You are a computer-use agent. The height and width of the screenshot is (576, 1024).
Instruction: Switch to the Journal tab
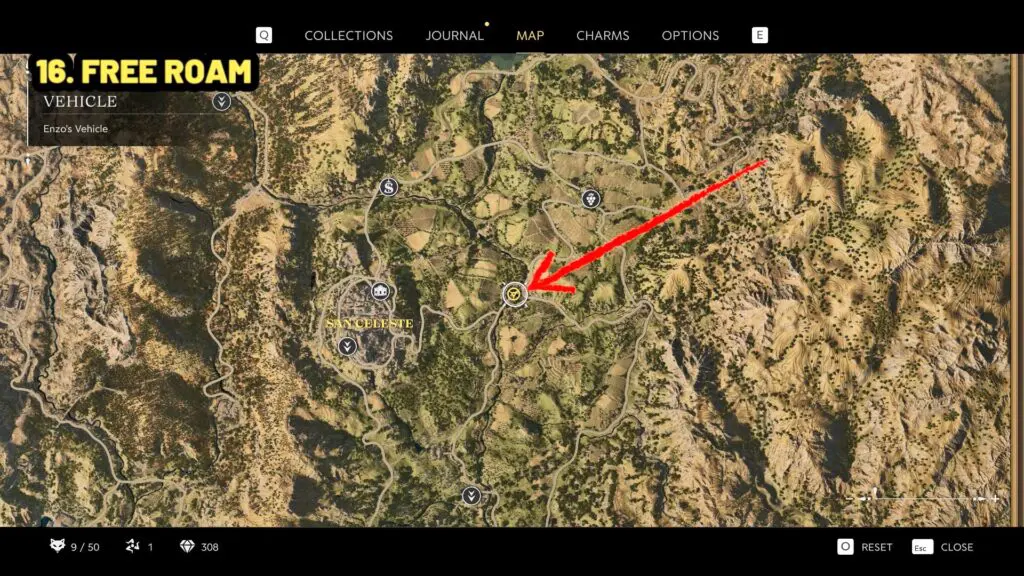pyautogui.click(x=454, y=35)
